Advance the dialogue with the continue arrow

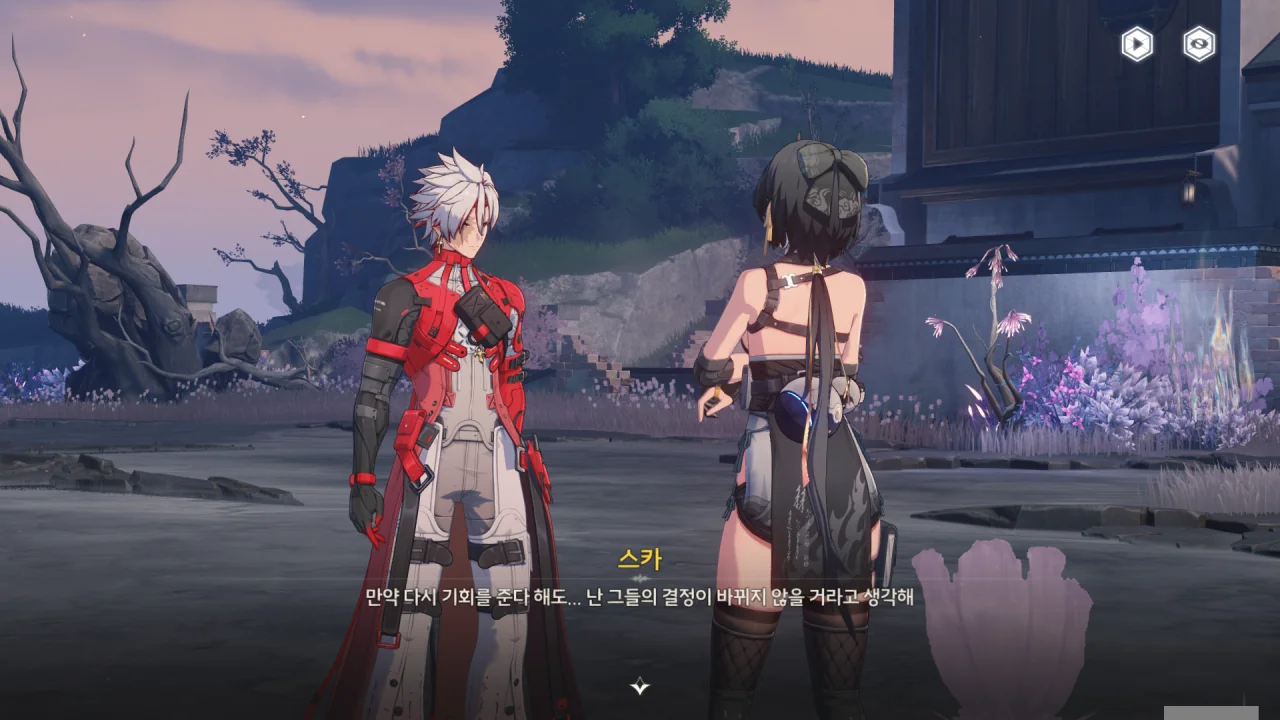click(640, 686)
